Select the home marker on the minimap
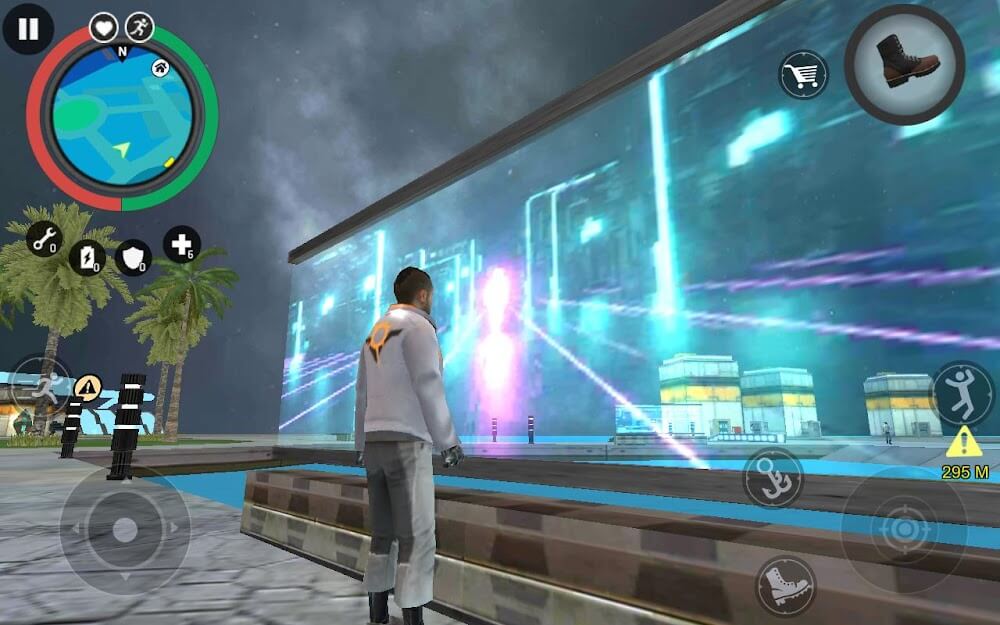The height and width of the screenshot is (625, 1000). click(160, 68)
